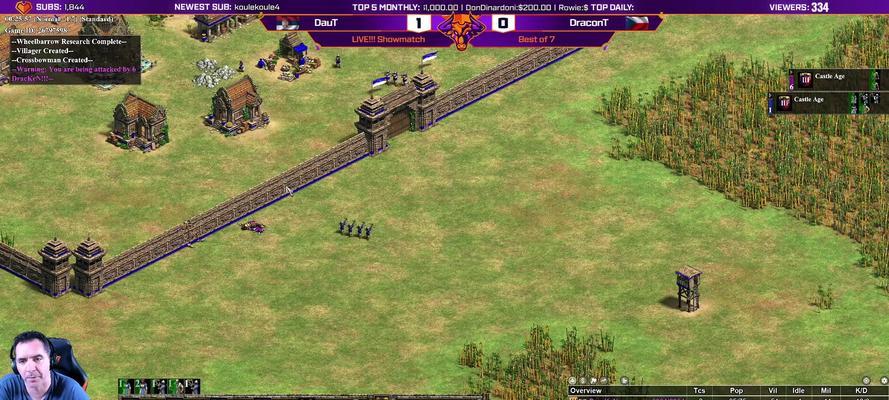Choose the K/D column header
This screenshot has height=400, width=889.
861,391
